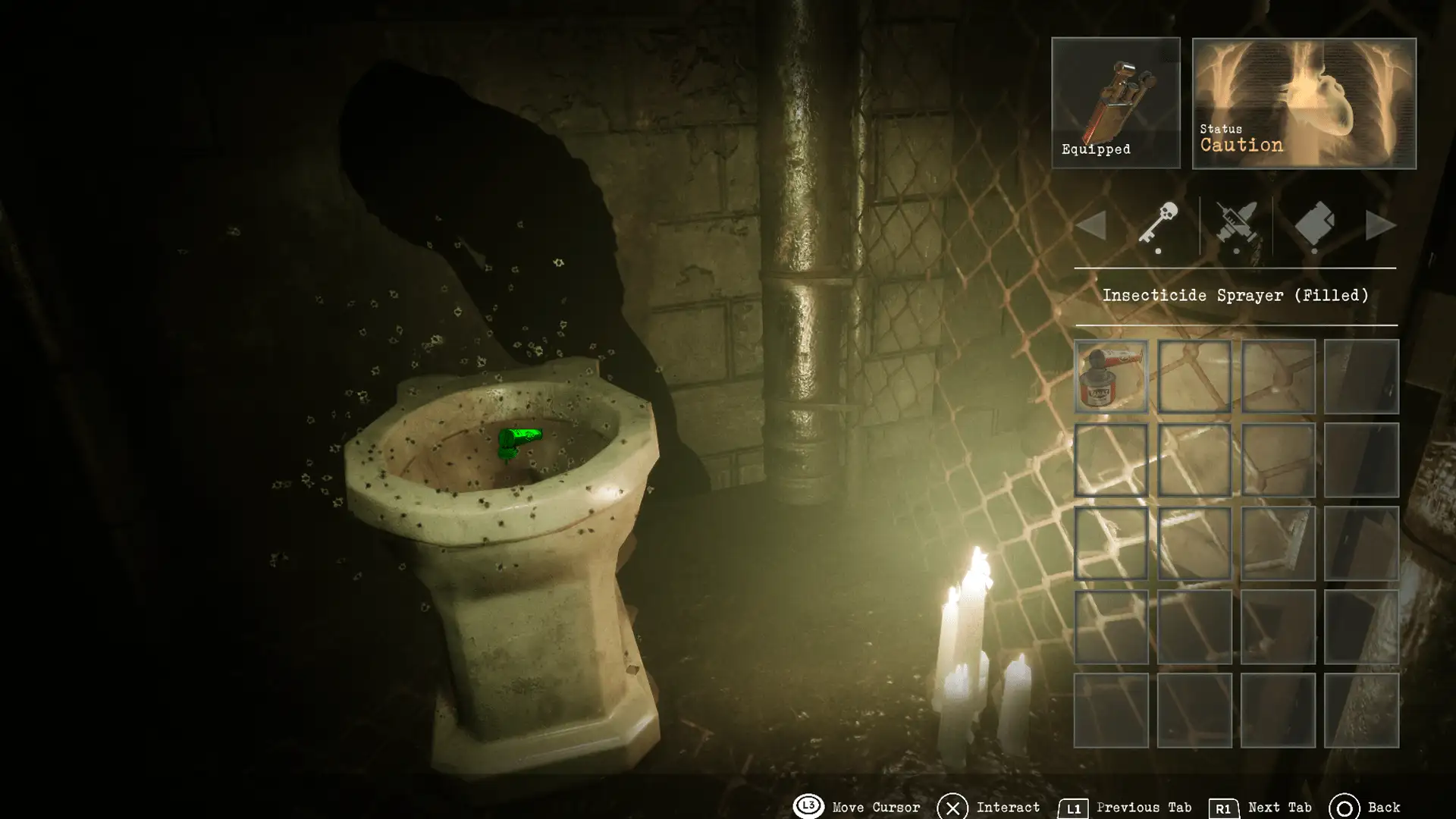The width and height of the screenshot is (1456, 819).
Task: Click the left arrow beside the key icon
Action: point(1092,225)
